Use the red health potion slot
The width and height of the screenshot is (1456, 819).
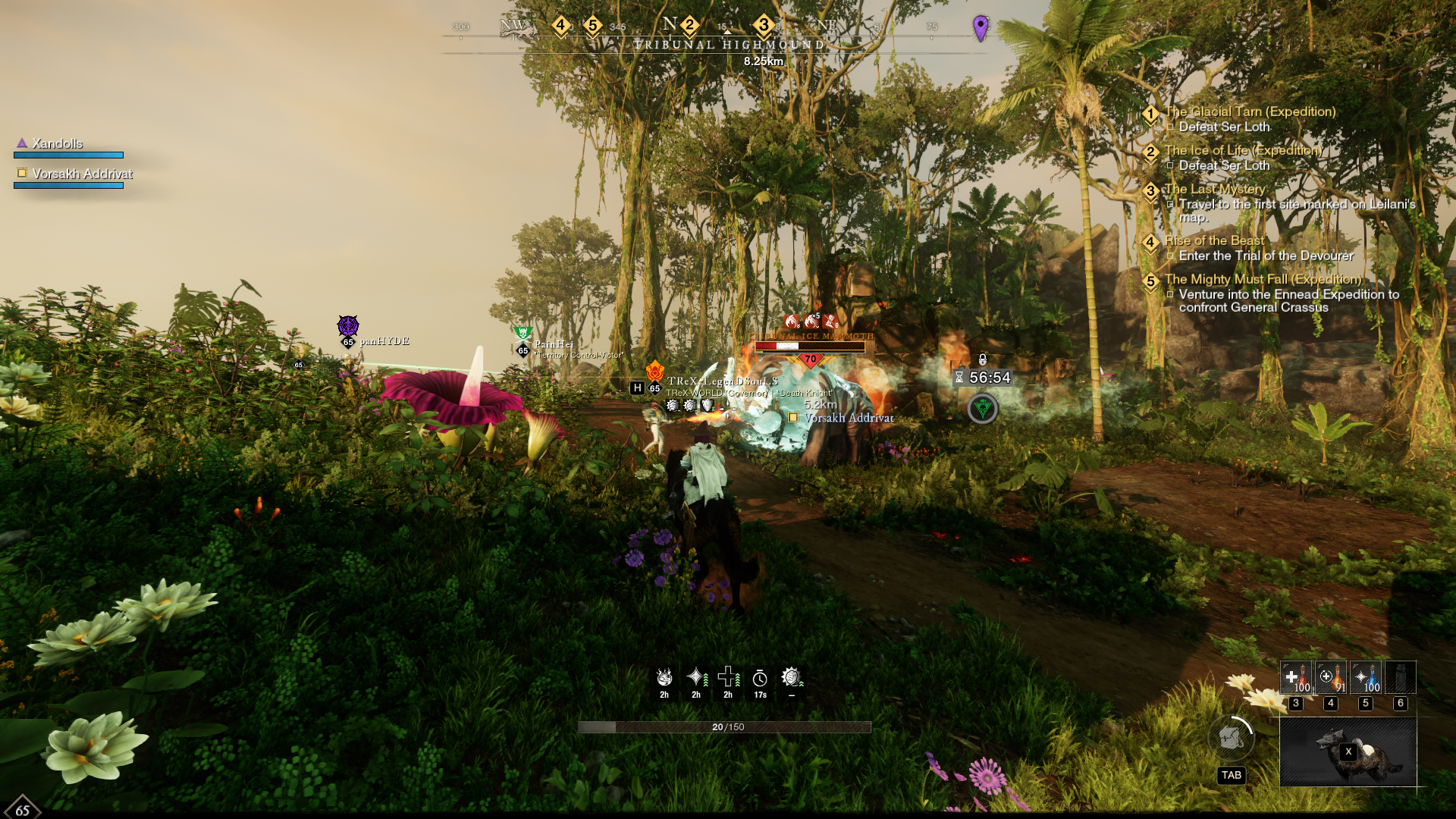(1296, 677)
